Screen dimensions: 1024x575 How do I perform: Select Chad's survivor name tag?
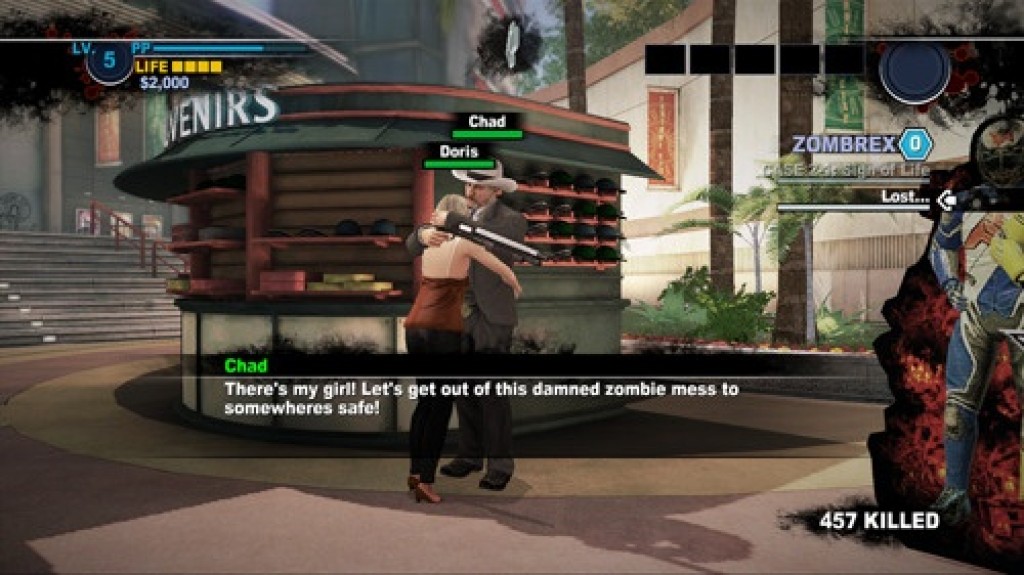pyautogui.click(x=486, y=123)
